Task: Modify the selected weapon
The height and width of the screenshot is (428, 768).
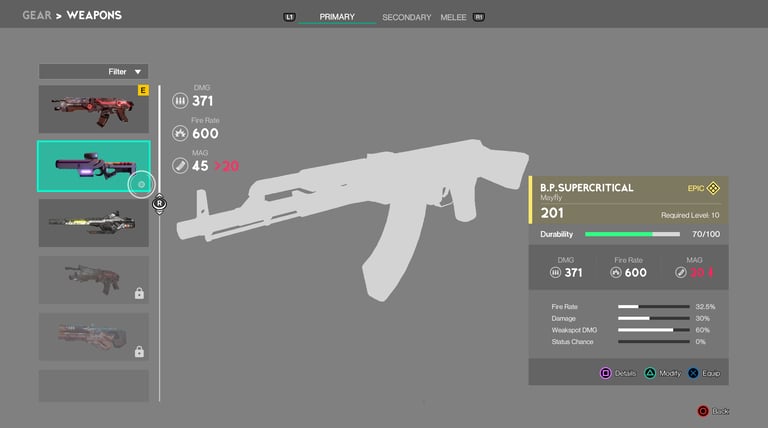Action: click(663, 373)
